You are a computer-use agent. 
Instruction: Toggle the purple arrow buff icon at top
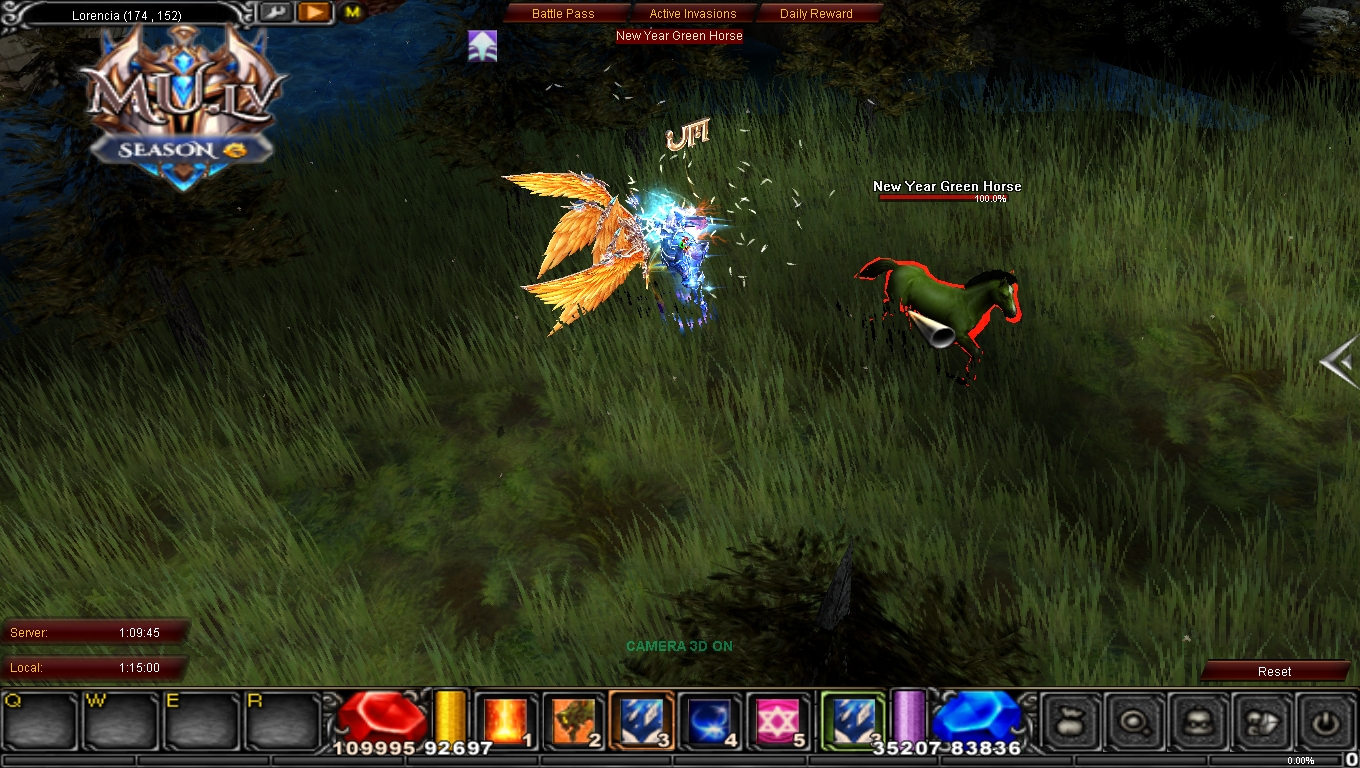click(x=482, y=45)
